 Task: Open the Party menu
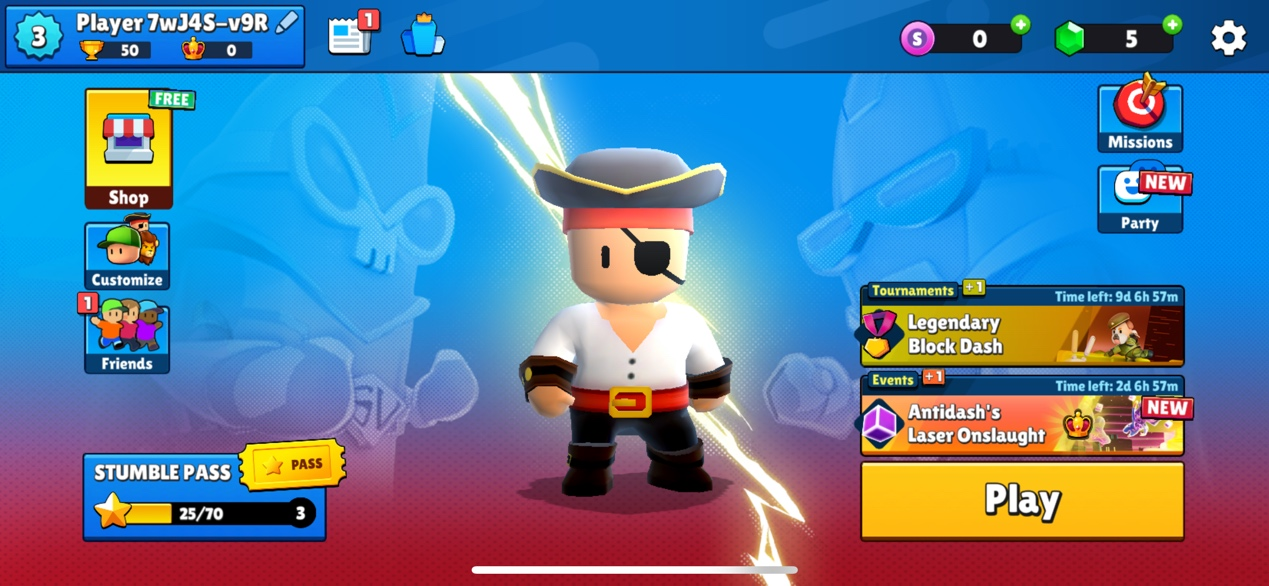pos(1140,200)
